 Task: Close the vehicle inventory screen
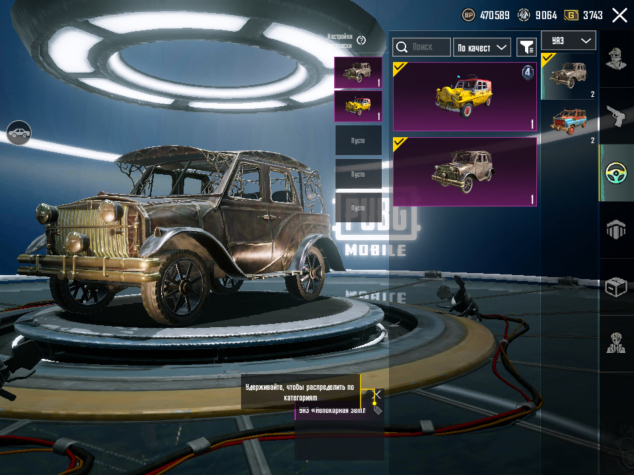(619, 15)
